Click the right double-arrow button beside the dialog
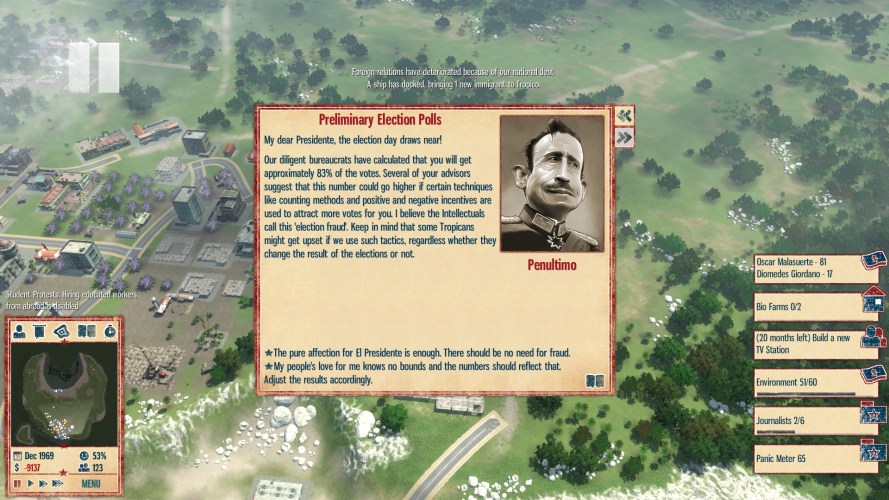889x500 pixels. tap(624, 138)
